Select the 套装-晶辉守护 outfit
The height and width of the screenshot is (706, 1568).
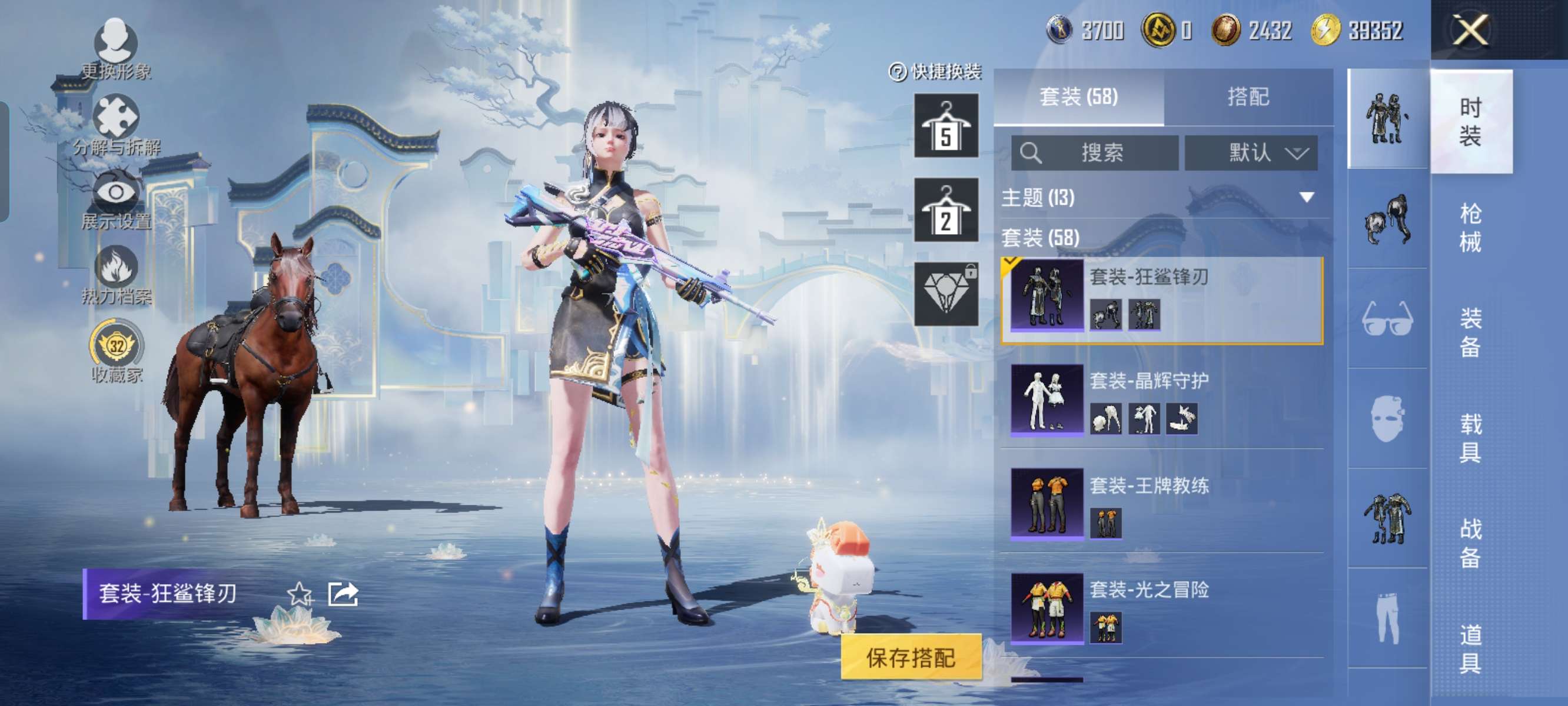point(1161,399)
